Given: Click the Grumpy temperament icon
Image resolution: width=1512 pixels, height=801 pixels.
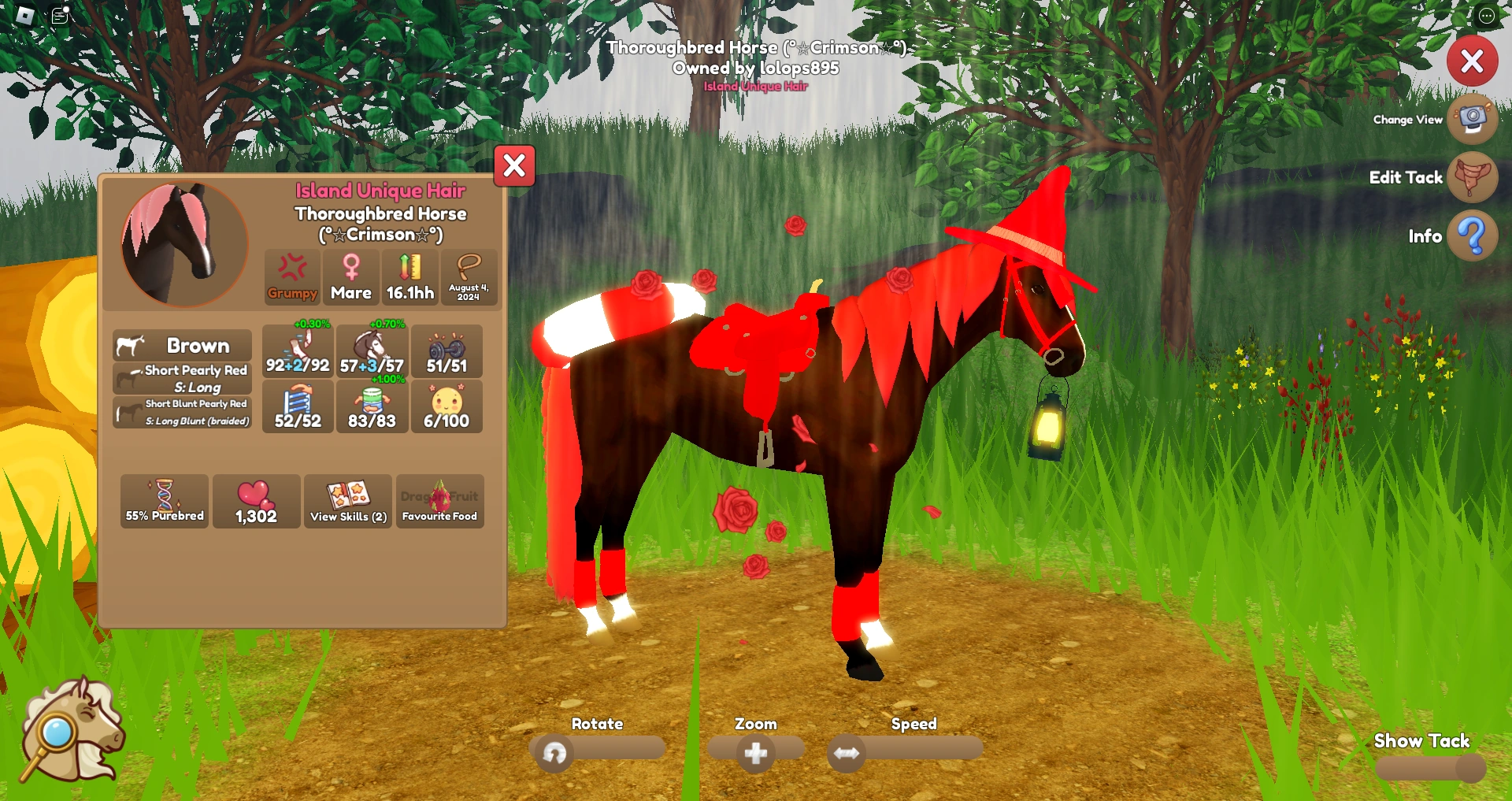Looking at the screenshot, I should point(291,276).
